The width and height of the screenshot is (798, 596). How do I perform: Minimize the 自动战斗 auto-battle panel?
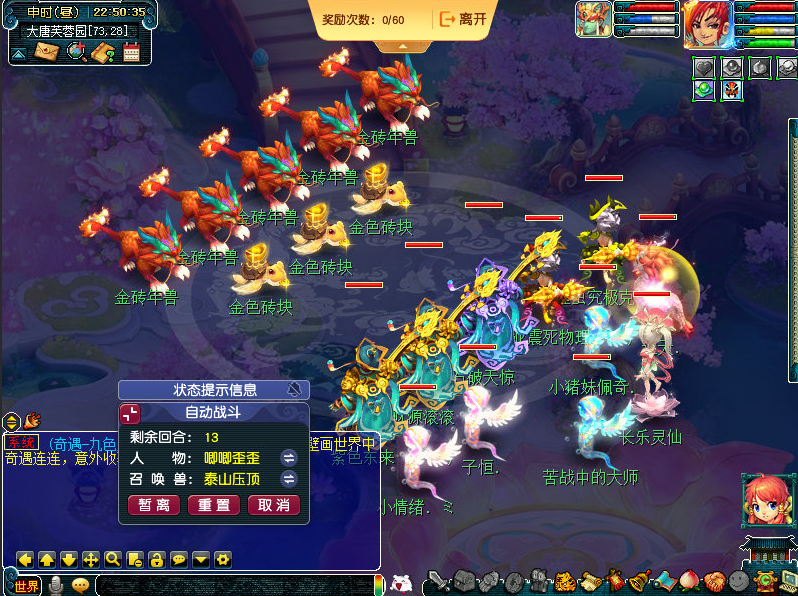(x=131, y=413)
